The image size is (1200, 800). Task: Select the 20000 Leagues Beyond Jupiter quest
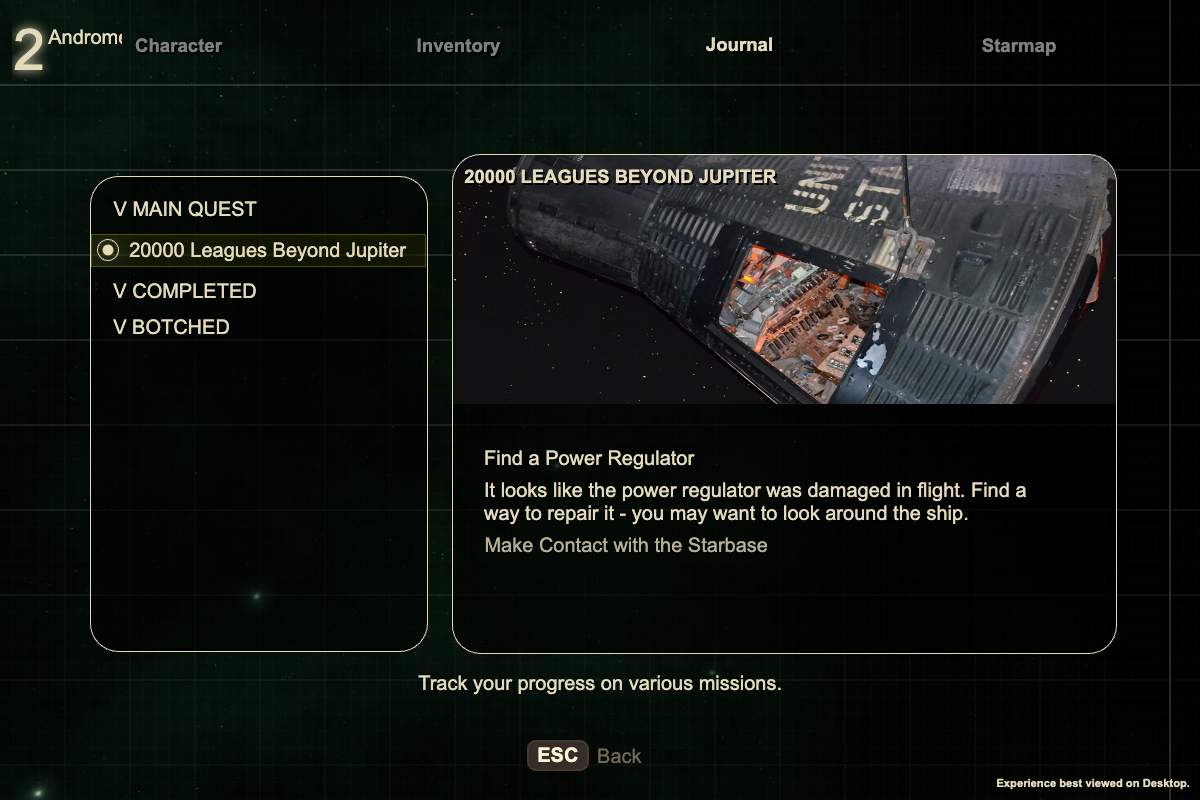266,251
